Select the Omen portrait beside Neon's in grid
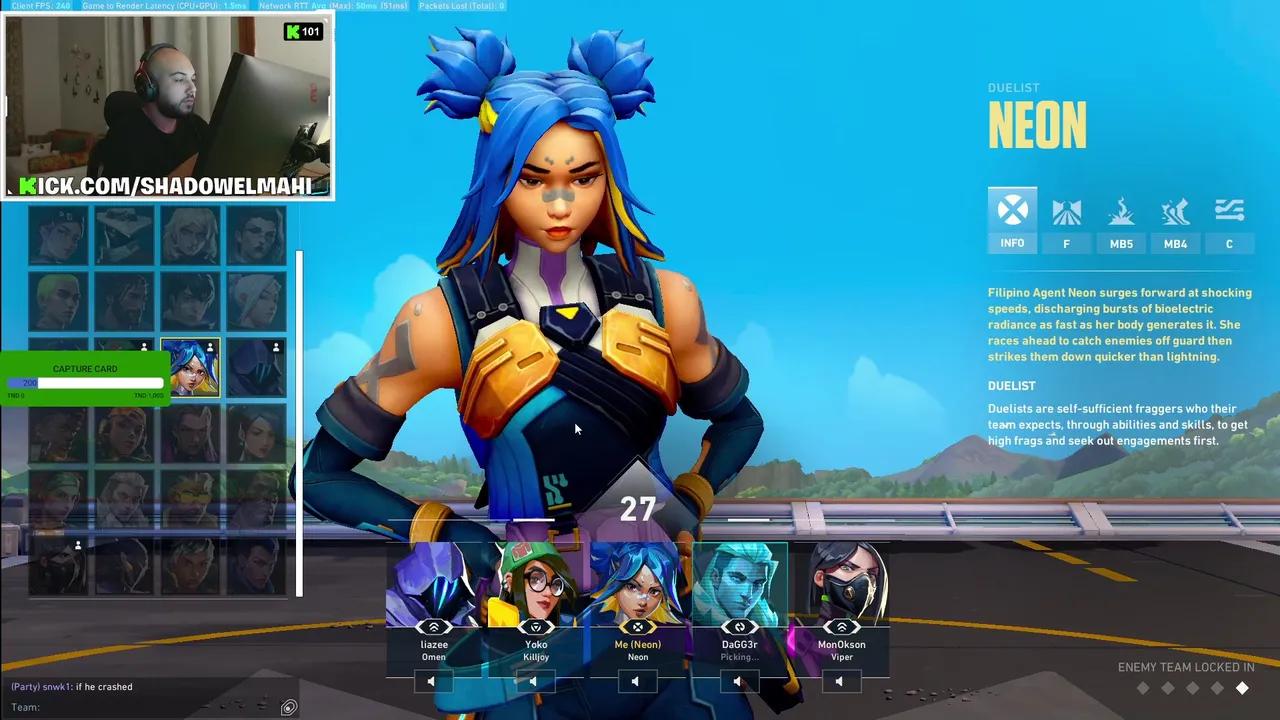Viewport: 1280px width, 720px height. (x=255, y=367)
